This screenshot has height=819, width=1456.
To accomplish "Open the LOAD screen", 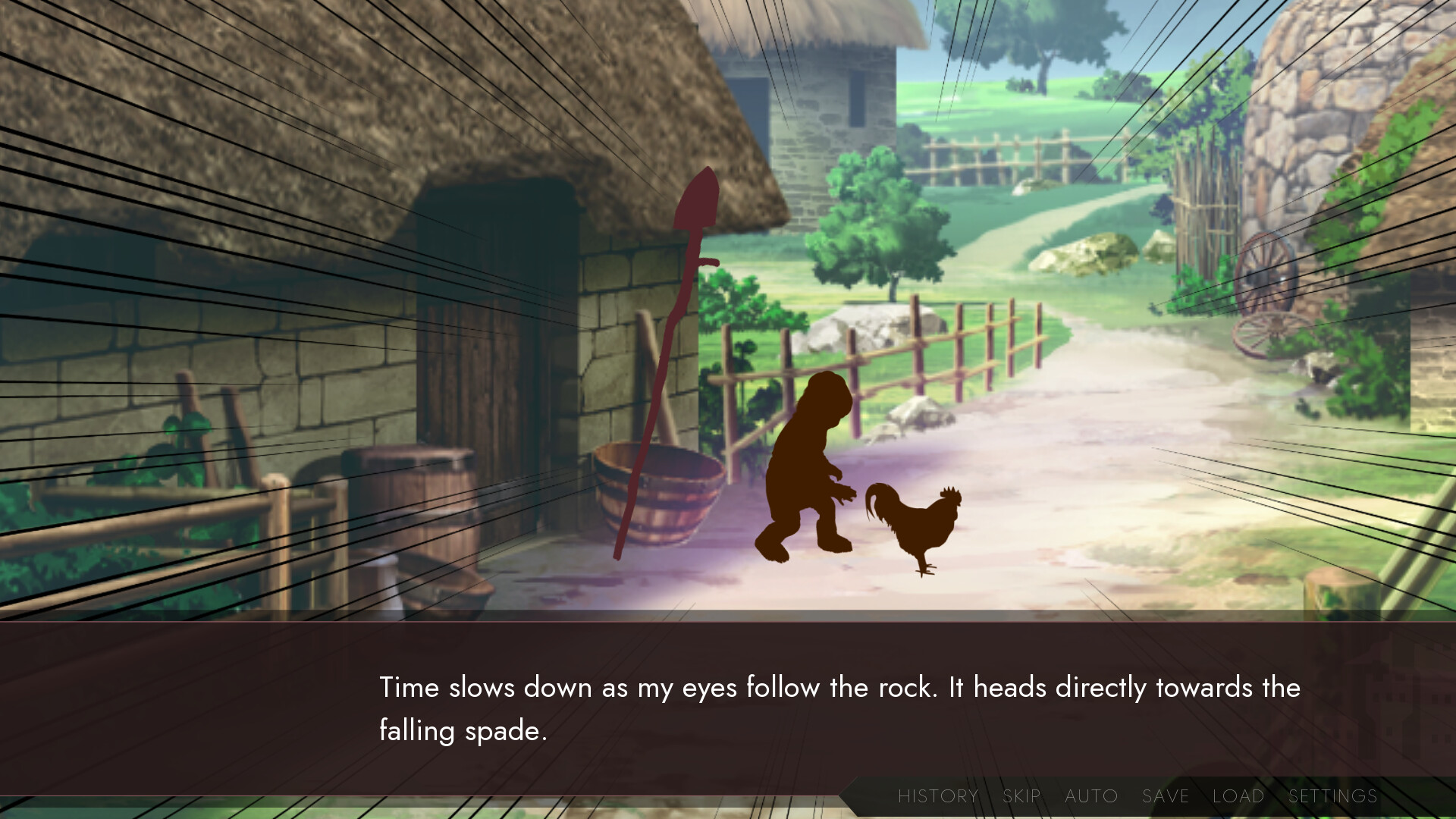I will click(x=1238, y=796).
